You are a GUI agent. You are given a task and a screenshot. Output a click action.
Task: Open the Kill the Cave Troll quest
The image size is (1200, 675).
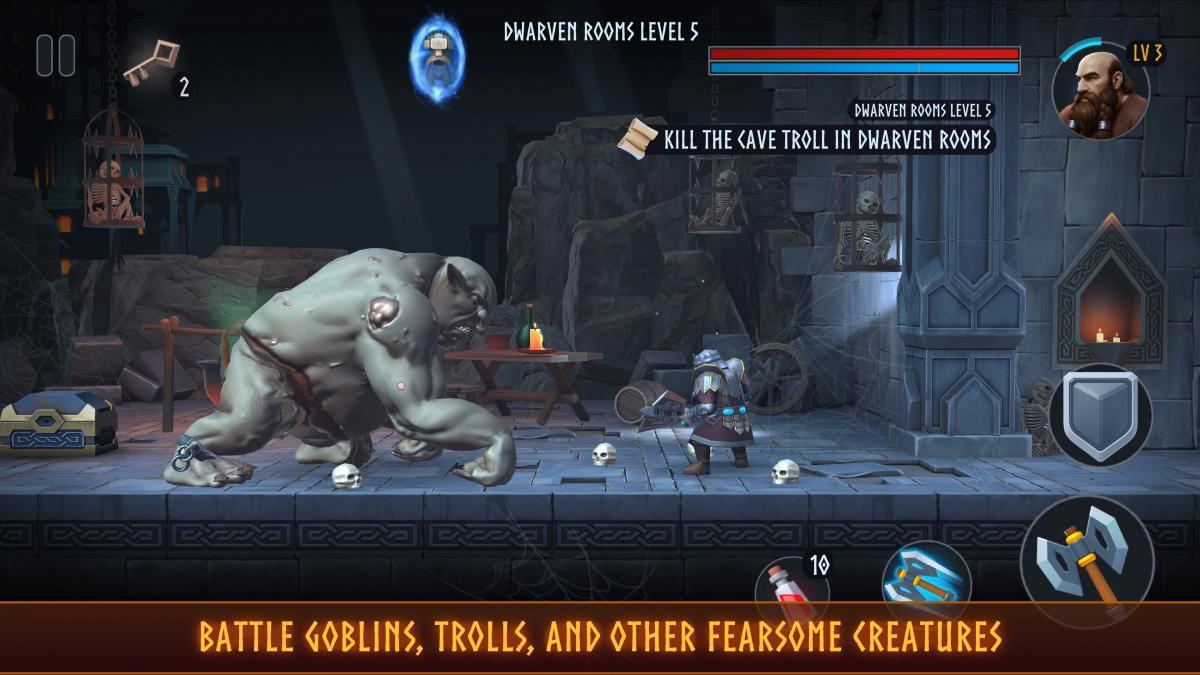click(x=810, y=138)
